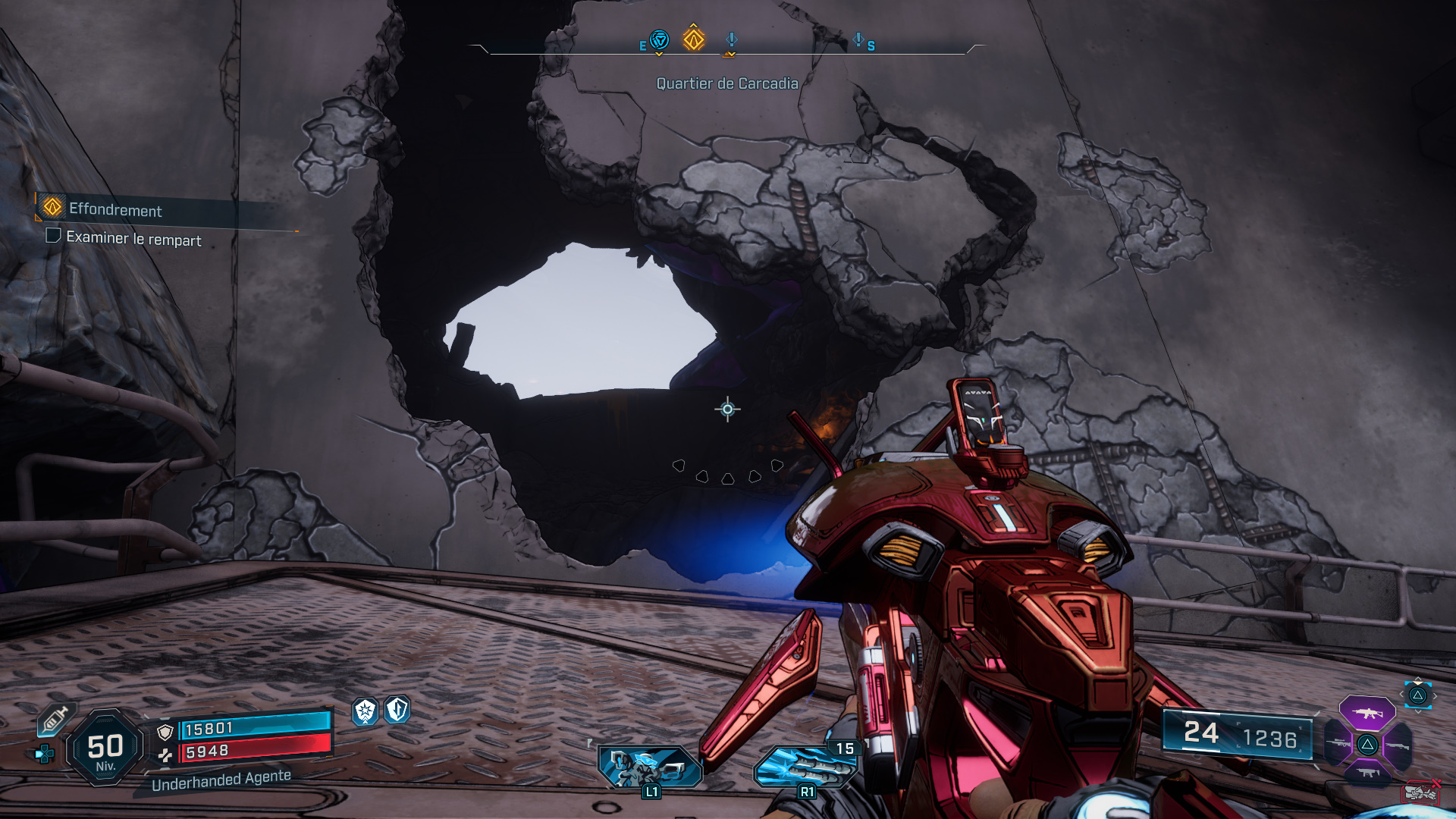Viewport: 1456px width, 819px height.
Task: Click the left chevron beside the weapon swap widget
Action: pyautogui.click(x=1401, y=695)
